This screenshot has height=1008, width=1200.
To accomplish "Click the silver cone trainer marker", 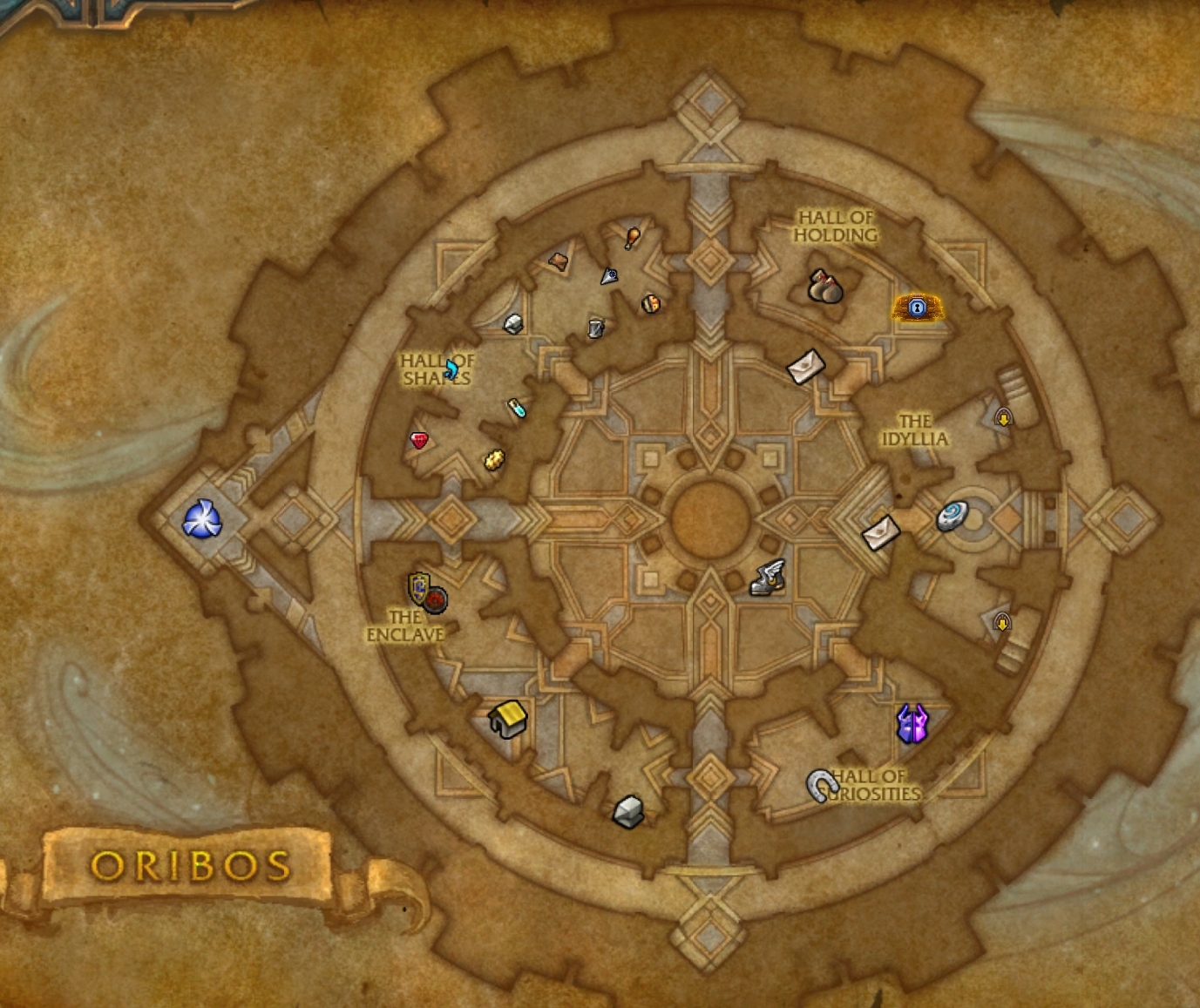I will tap(608, 276).
